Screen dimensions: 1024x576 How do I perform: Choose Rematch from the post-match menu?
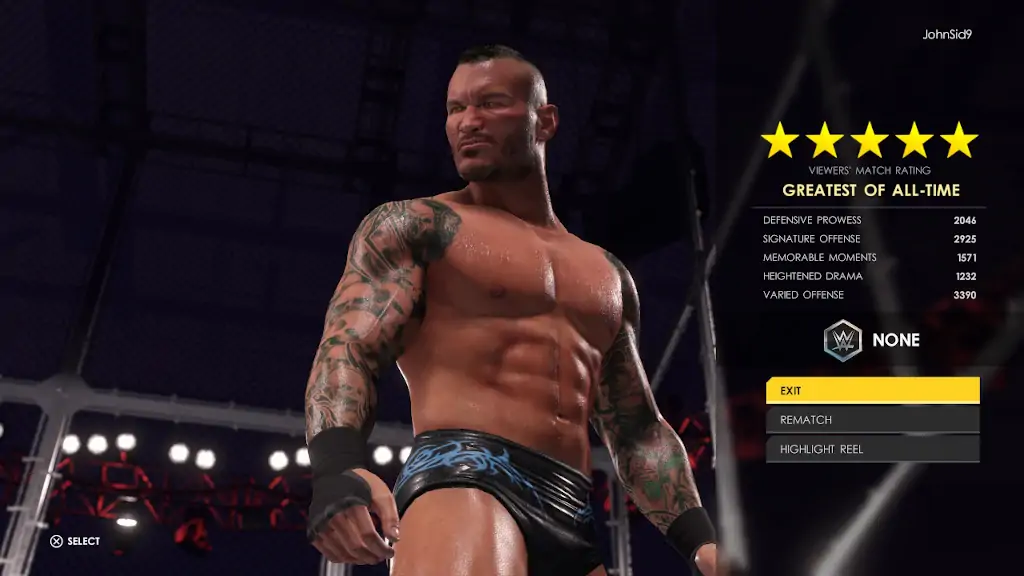[x=872, y=420]
